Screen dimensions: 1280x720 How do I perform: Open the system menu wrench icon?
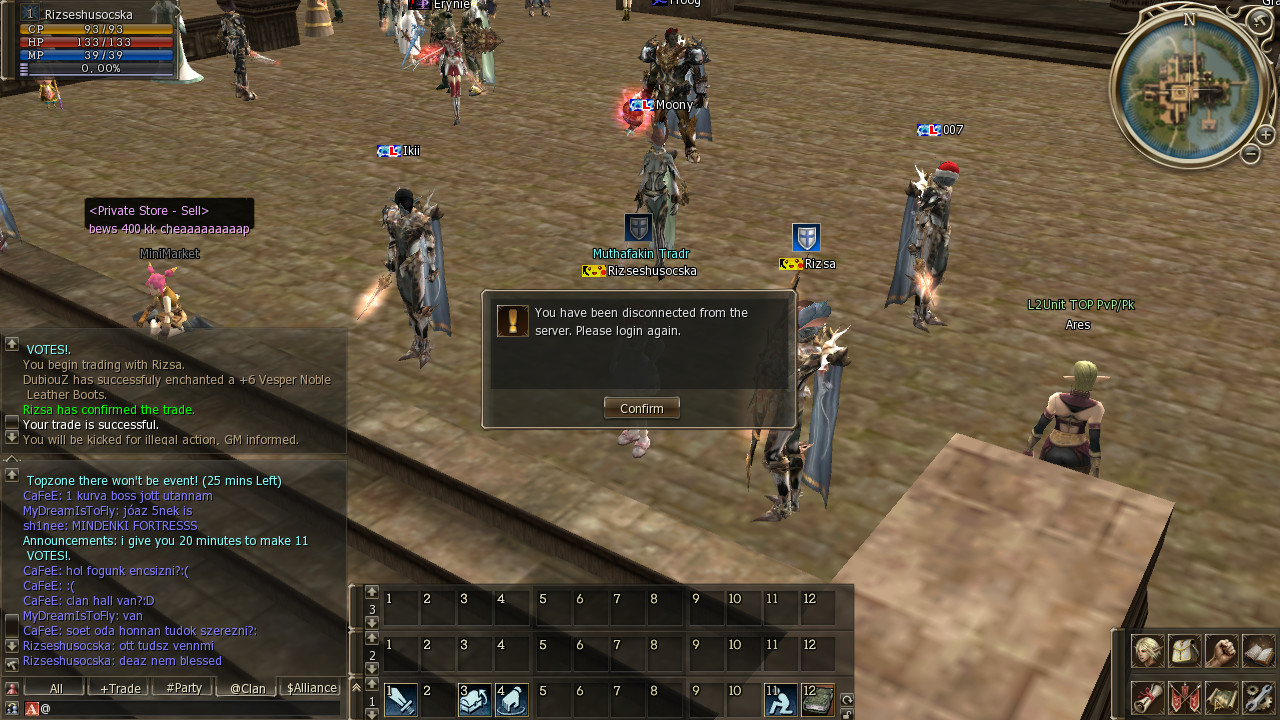click(x=1259, y=697)
